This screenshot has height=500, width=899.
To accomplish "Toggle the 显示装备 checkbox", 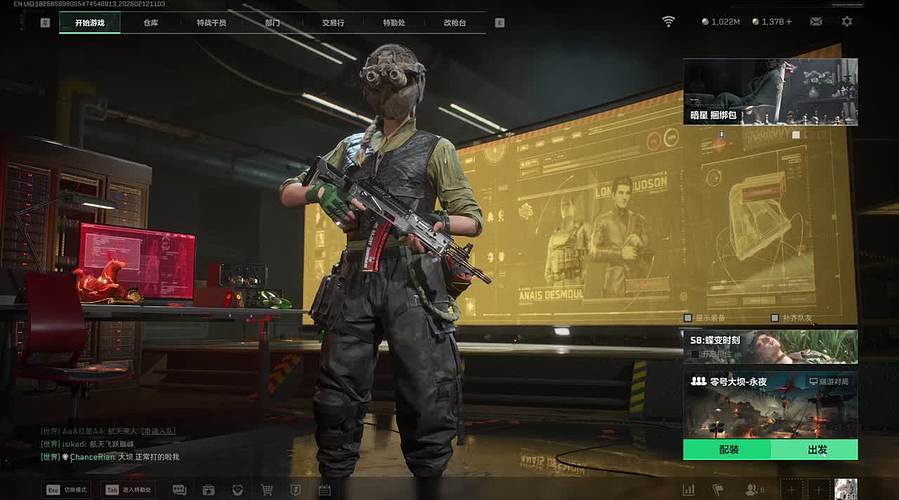I will pyautogui.click(x=687, y=318).
